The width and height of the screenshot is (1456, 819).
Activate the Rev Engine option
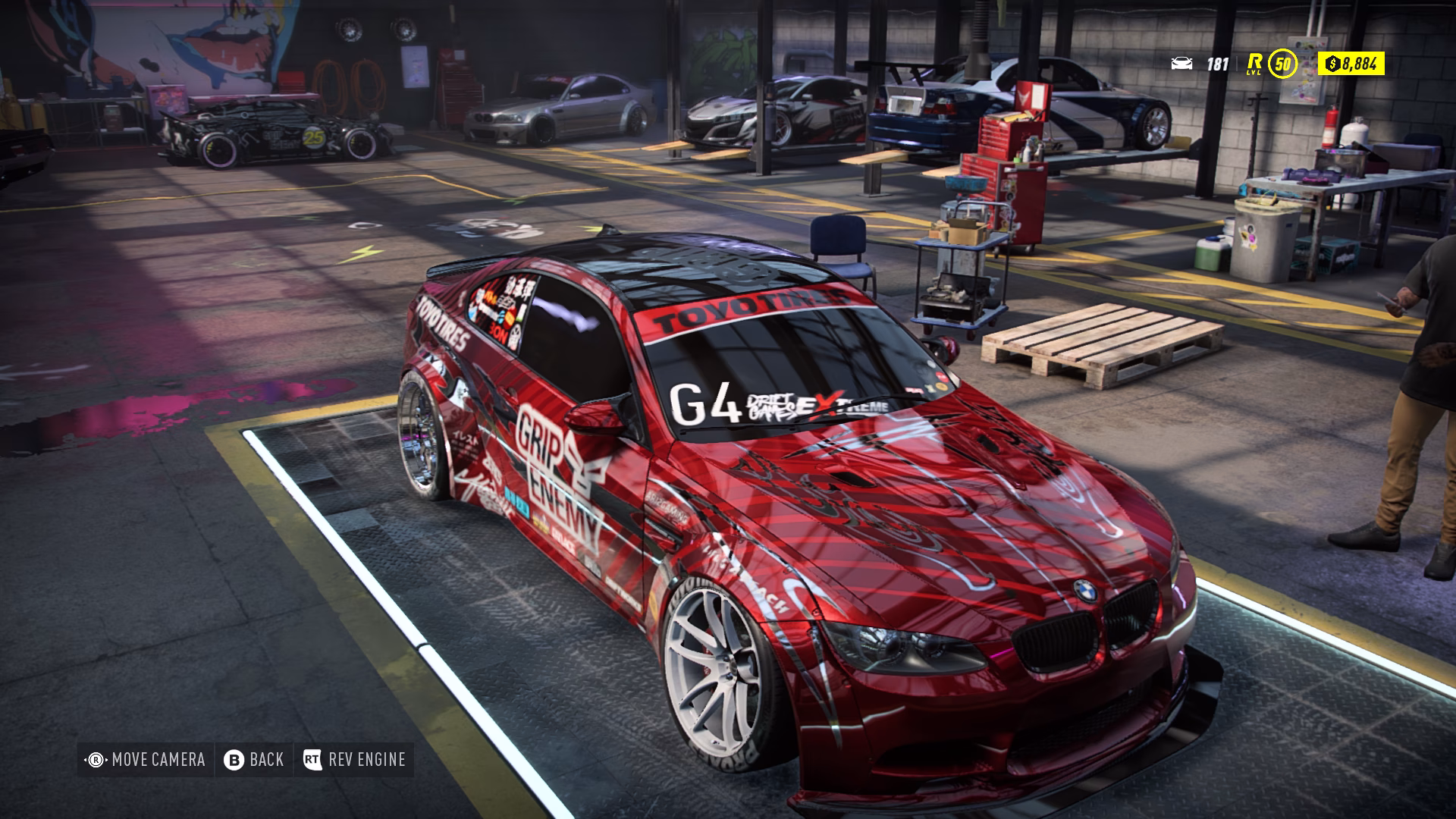coord(366,760)
